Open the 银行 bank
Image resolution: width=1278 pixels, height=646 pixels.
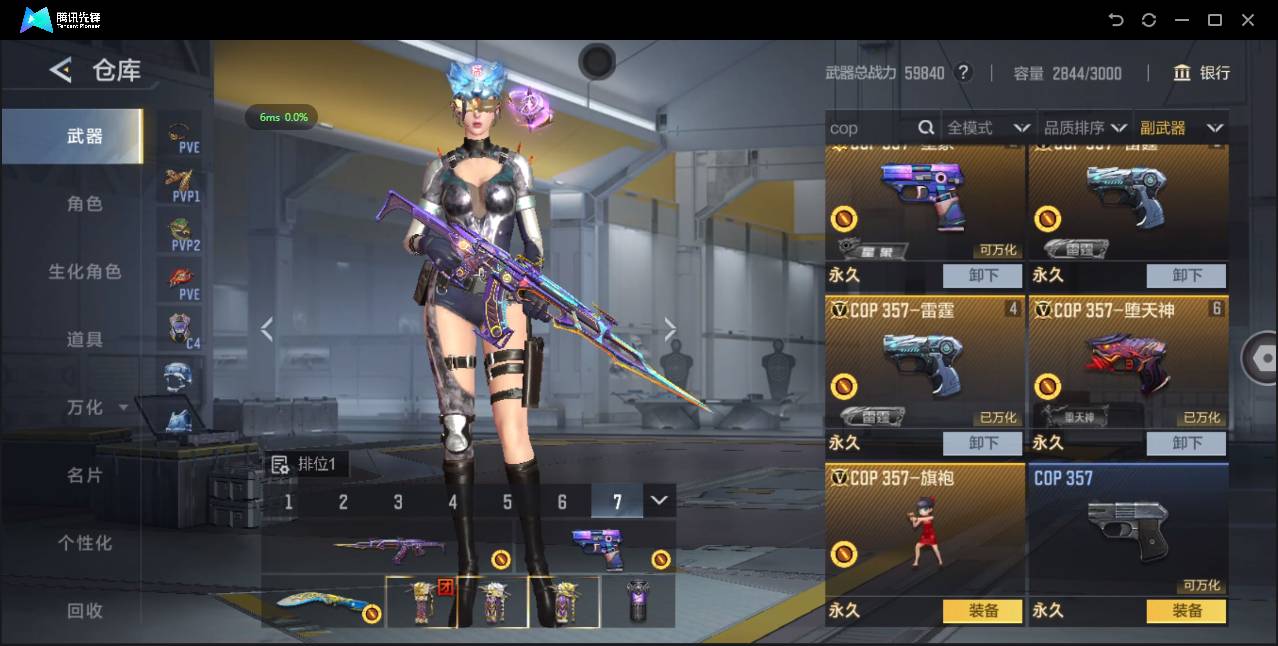pos(1201,73)
